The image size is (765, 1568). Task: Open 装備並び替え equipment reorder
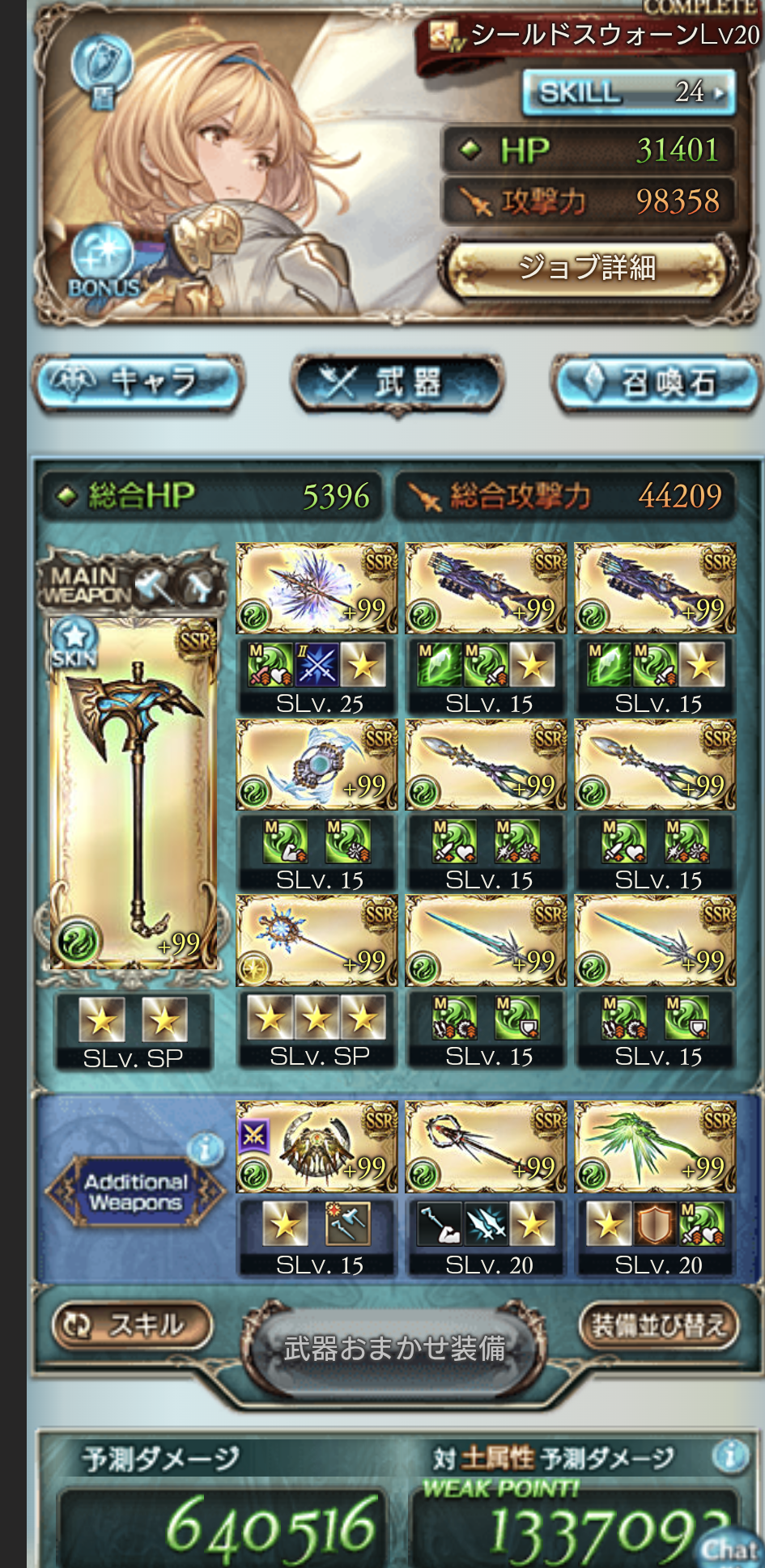point(659,1324)
